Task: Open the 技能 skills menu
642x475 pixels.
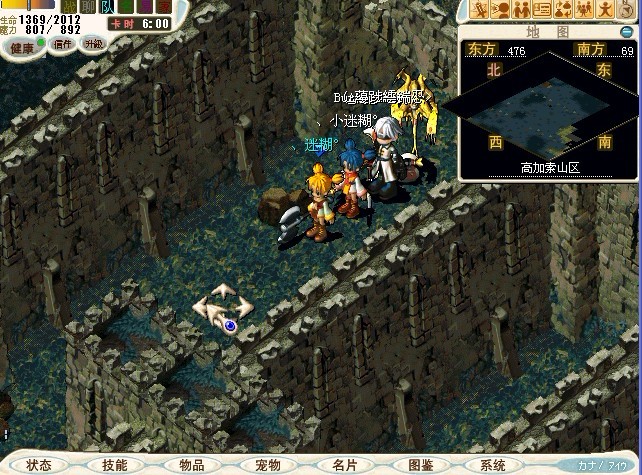Action: [115, 465]
